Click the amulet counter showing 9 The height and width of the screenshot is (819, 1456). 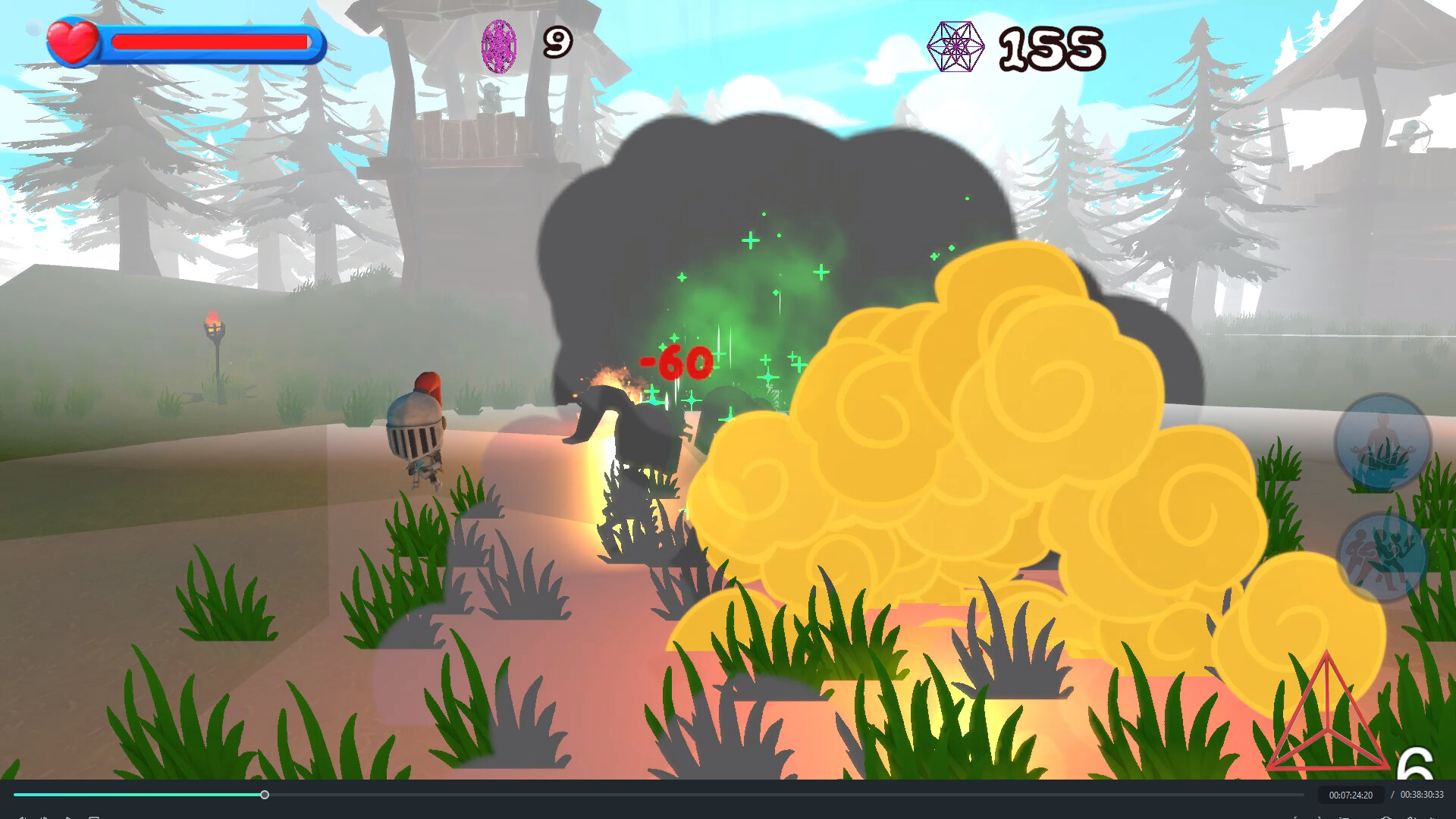click(x=556, y=42)
